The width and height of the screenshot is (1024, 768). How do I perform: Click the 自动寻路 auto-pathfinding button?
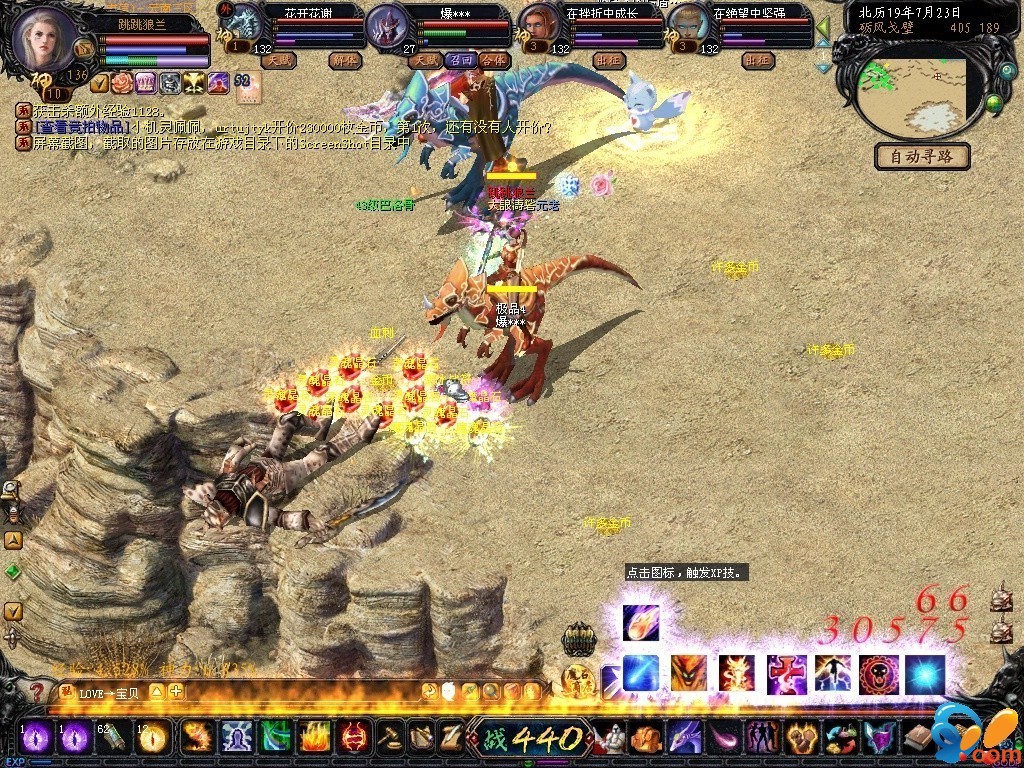(922, 156)
